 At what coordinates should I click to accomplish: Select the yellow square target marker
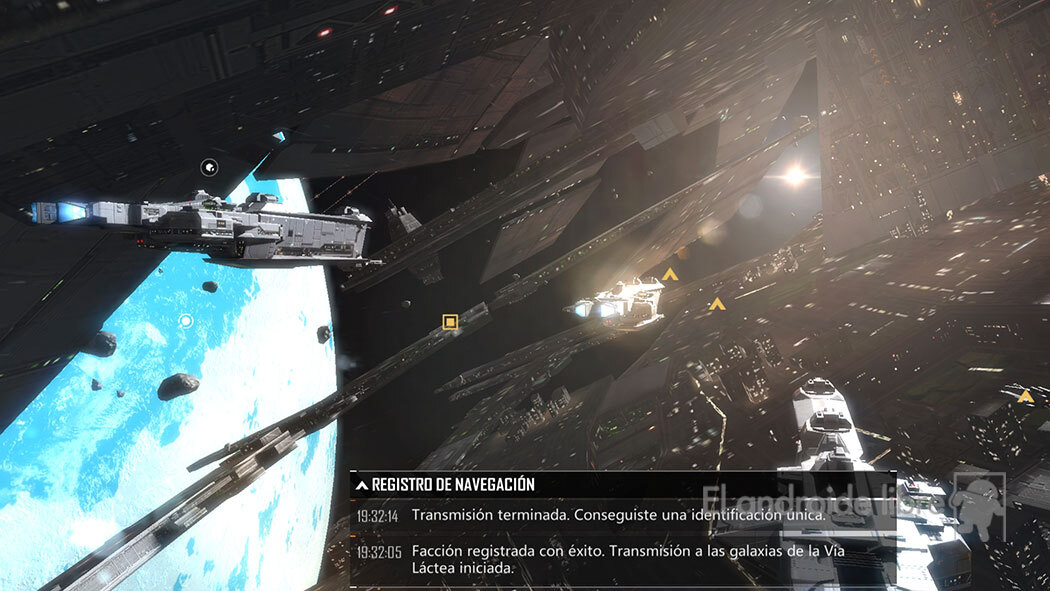point(450,322)
